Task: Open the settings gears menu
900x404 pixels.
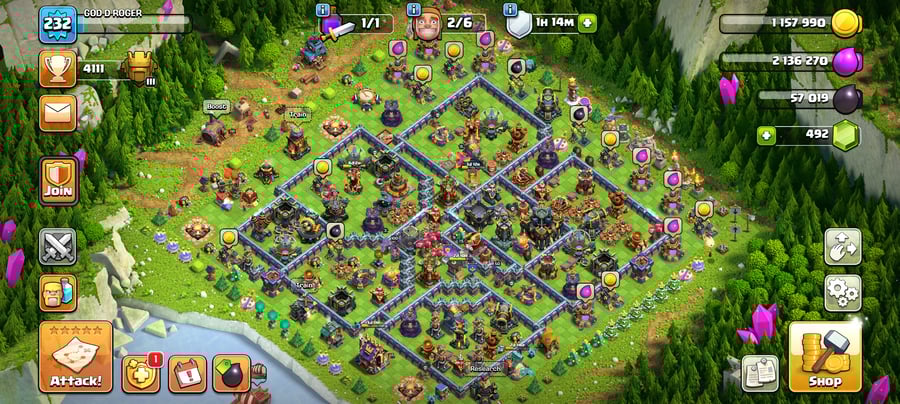Action: (843, 293)
